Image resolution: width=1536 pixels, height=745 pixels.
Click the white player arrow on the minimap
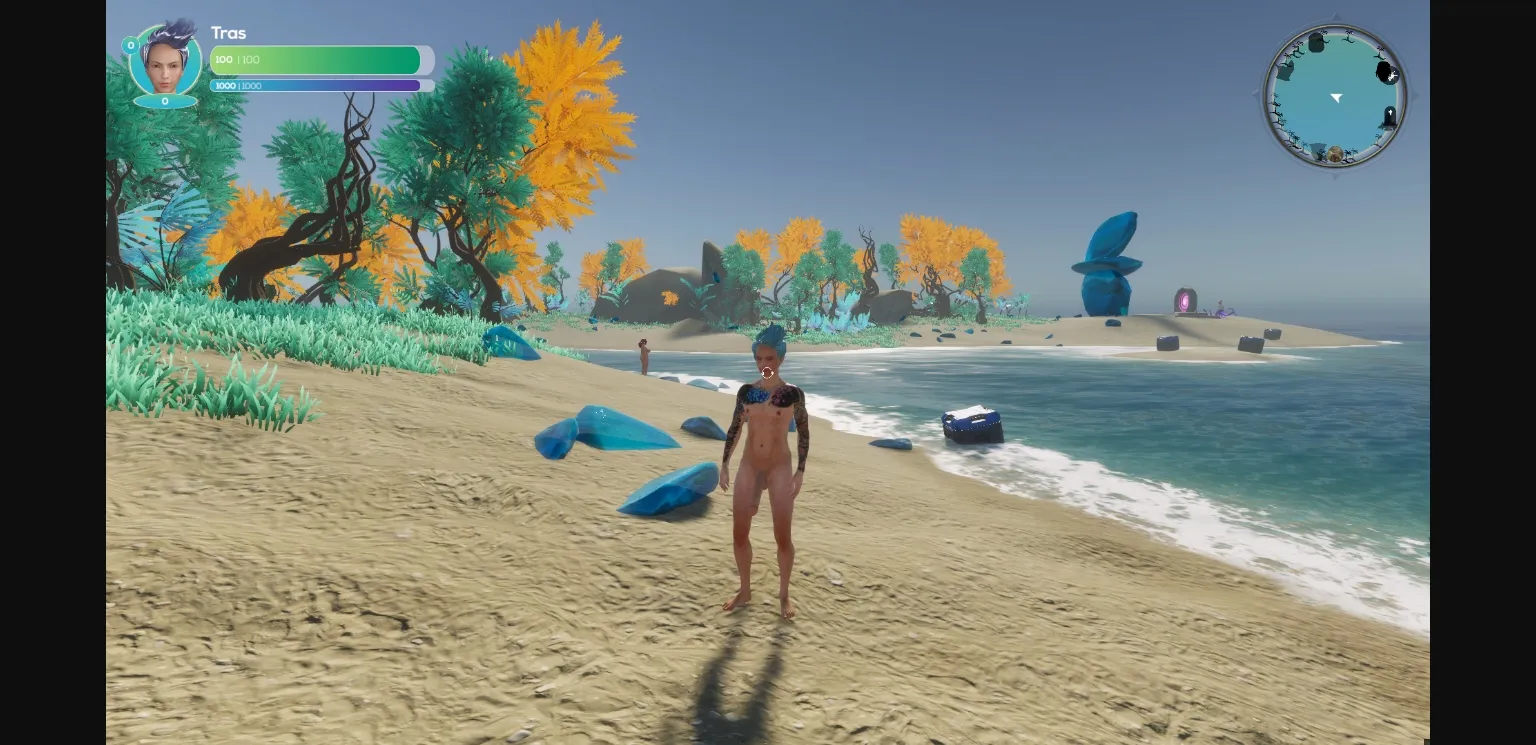(1336, 97)
